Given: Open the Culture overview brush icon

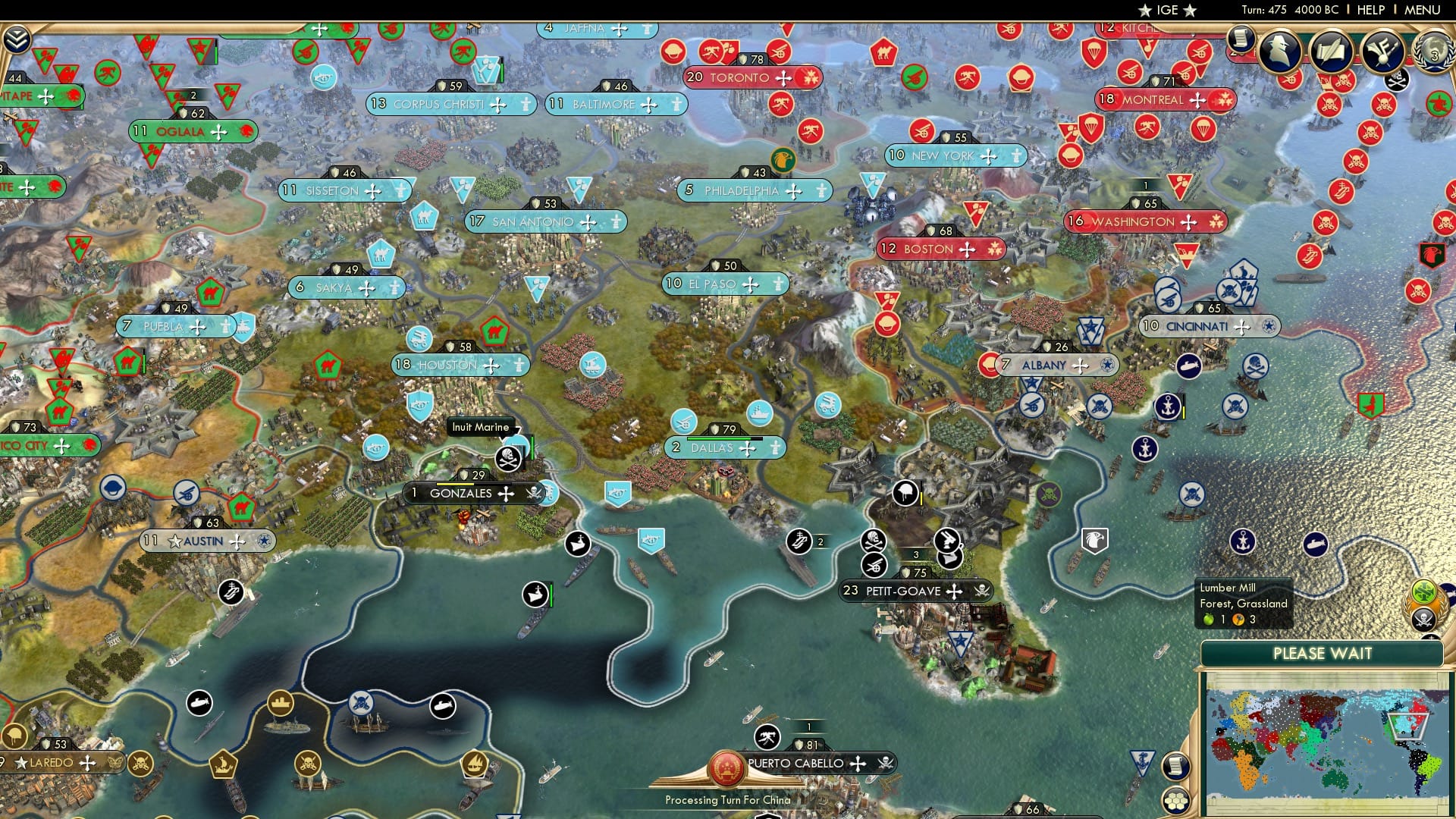Looking at the screenshot, I should coord(1382,52).
